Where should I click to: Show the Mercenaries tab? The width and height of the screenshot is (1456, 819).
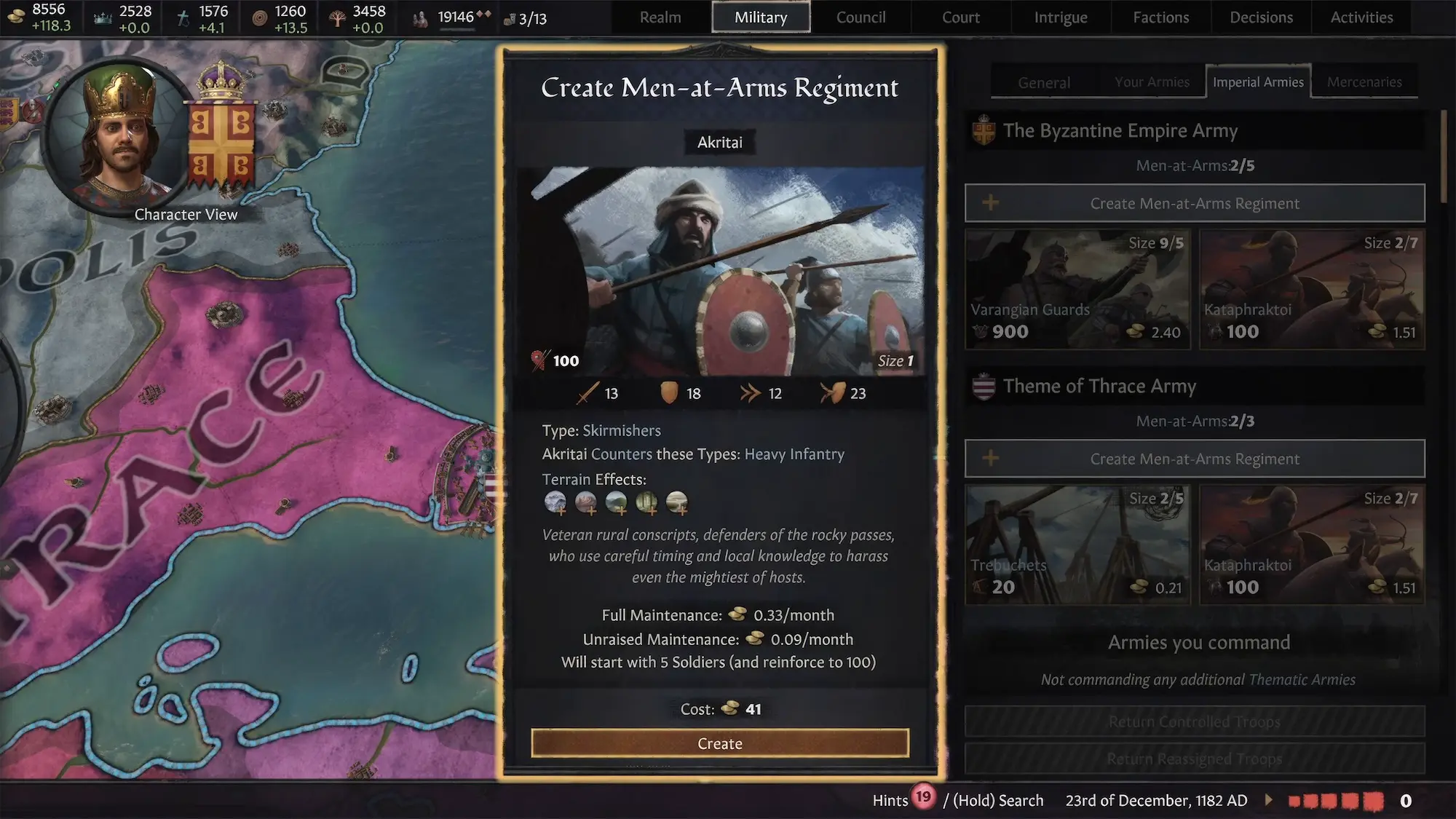point(1364,82)
